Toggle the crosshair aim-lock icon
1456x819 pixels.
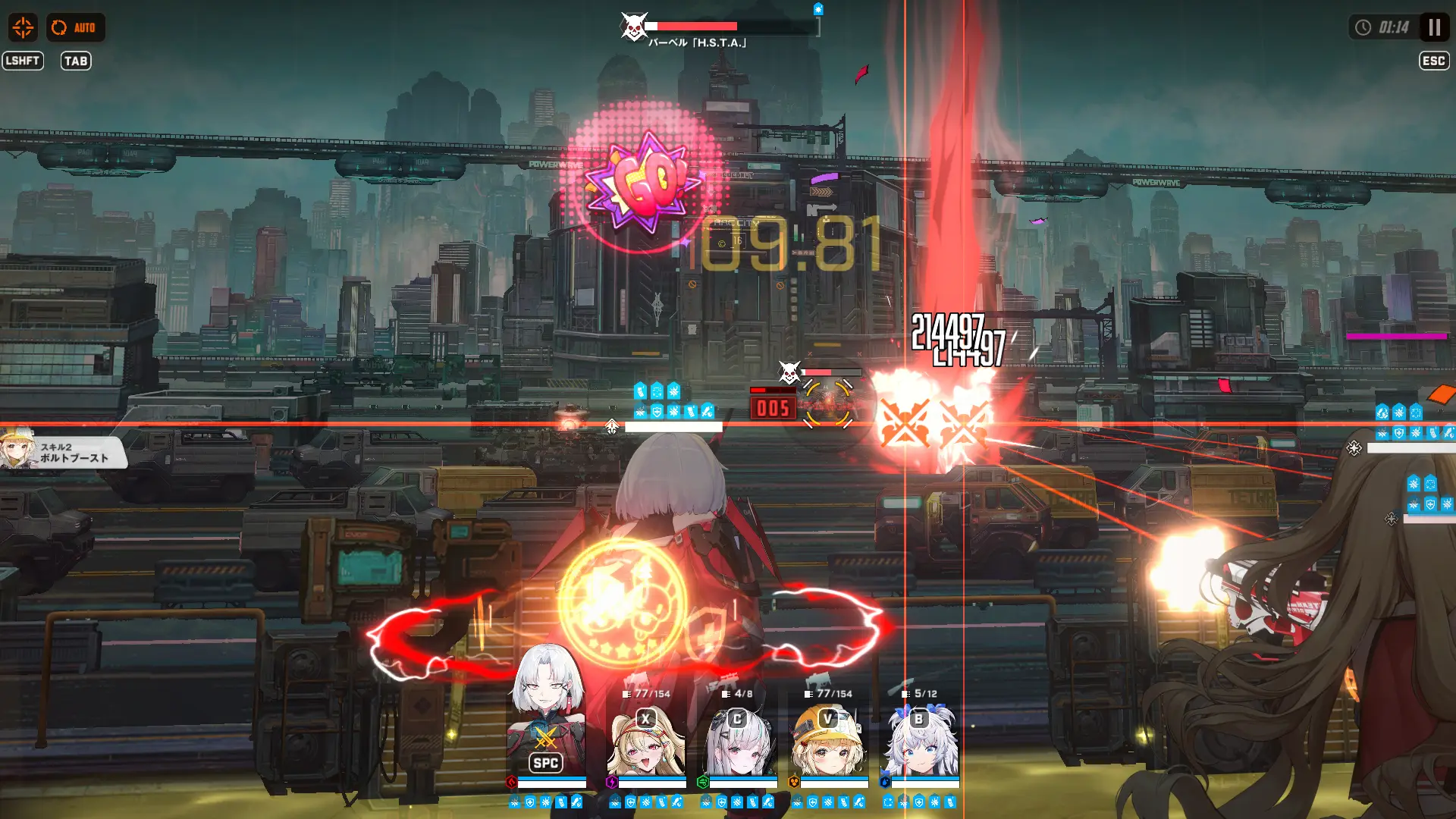[24, 27]
